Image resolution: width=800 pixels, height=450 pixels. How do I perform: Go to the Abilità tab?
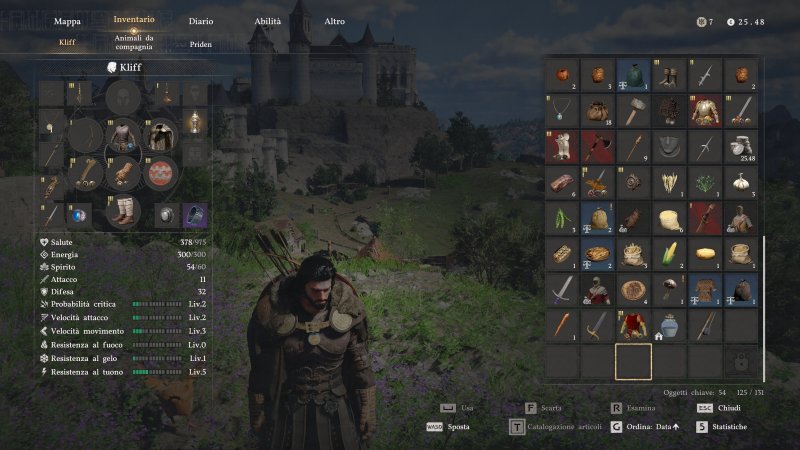point(267,21)
